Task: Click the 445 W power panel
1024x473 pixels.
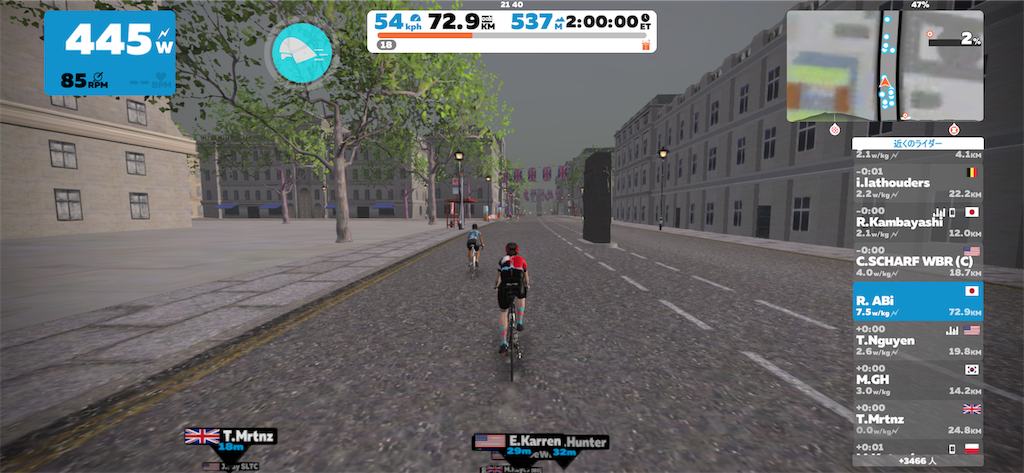Action: point(109,52)
